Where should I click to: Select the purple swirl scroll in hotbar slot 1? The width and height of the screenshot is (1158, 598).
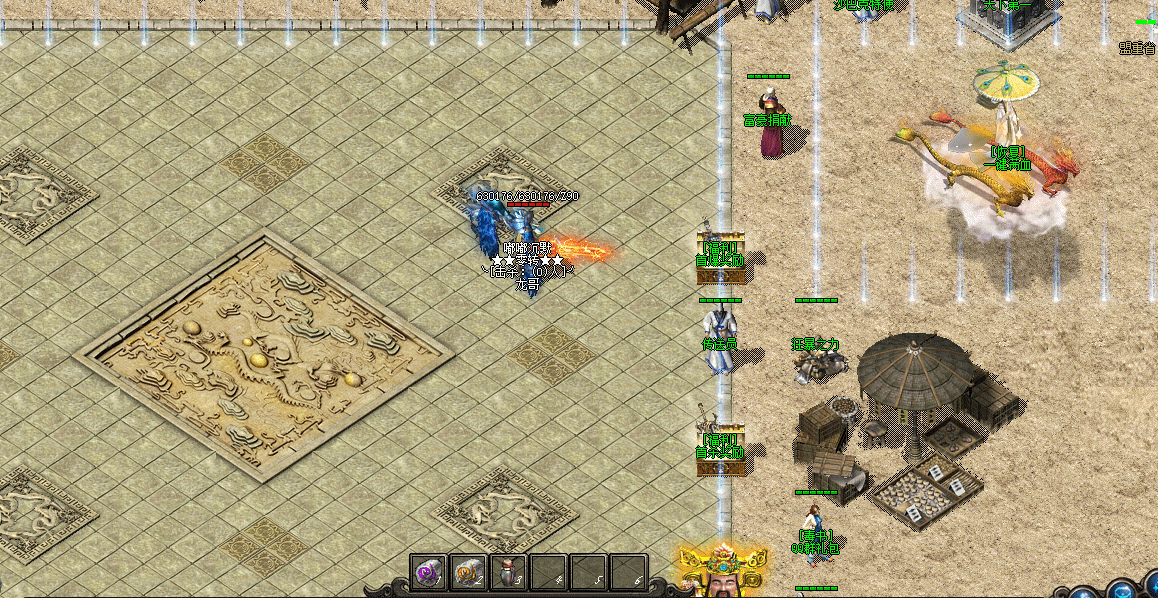428,573
